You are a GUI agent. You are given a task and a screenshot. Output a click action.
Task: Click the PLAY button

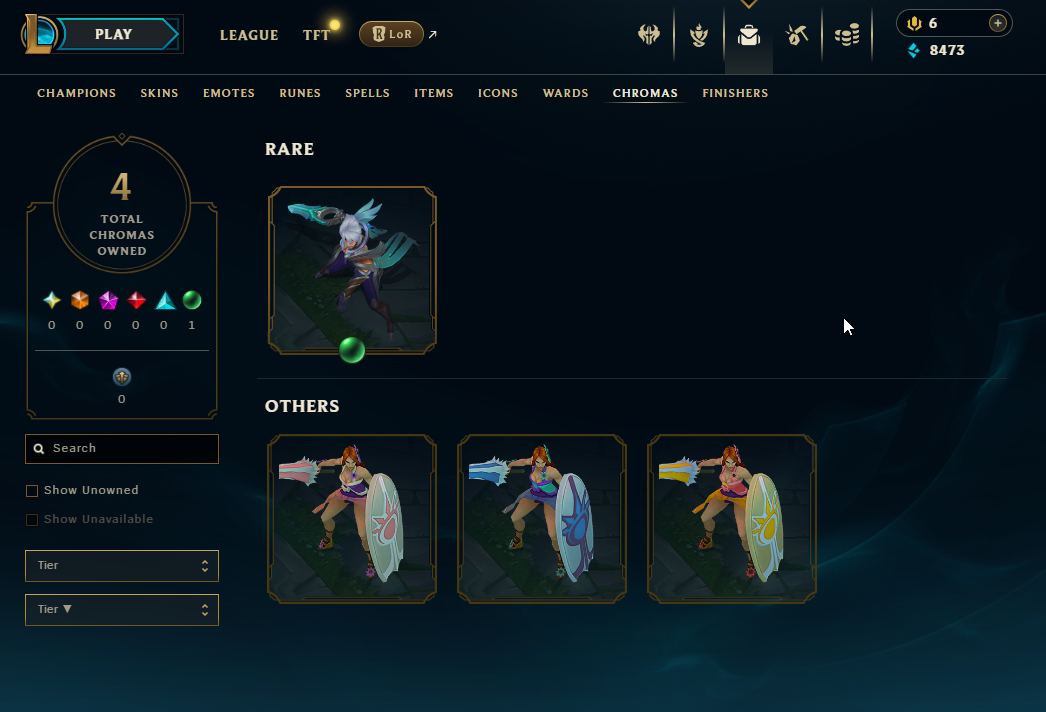(114, 35)
